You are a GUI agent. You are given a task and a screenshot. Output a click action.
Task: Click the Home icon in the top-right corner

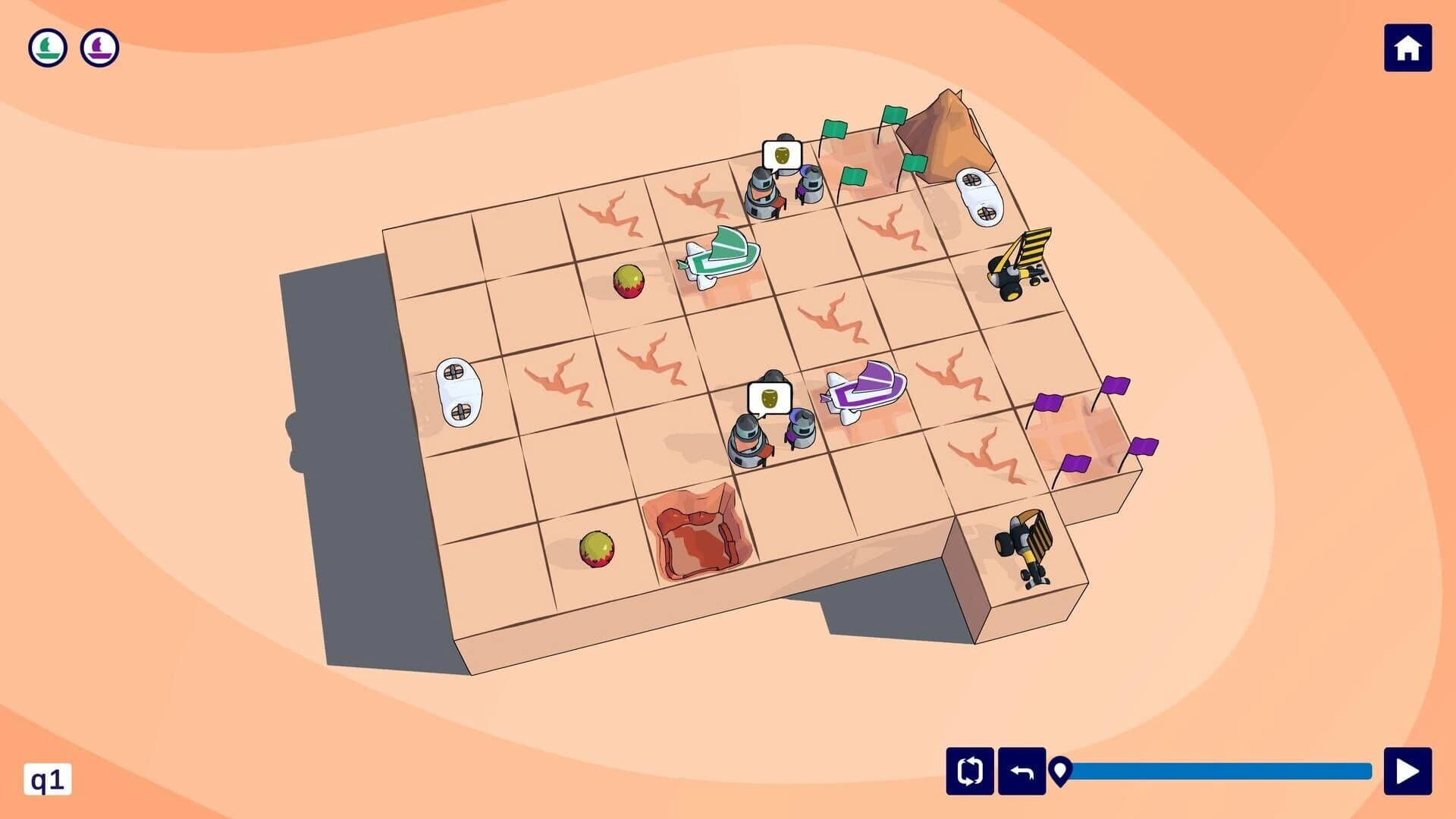point(1410,49)
